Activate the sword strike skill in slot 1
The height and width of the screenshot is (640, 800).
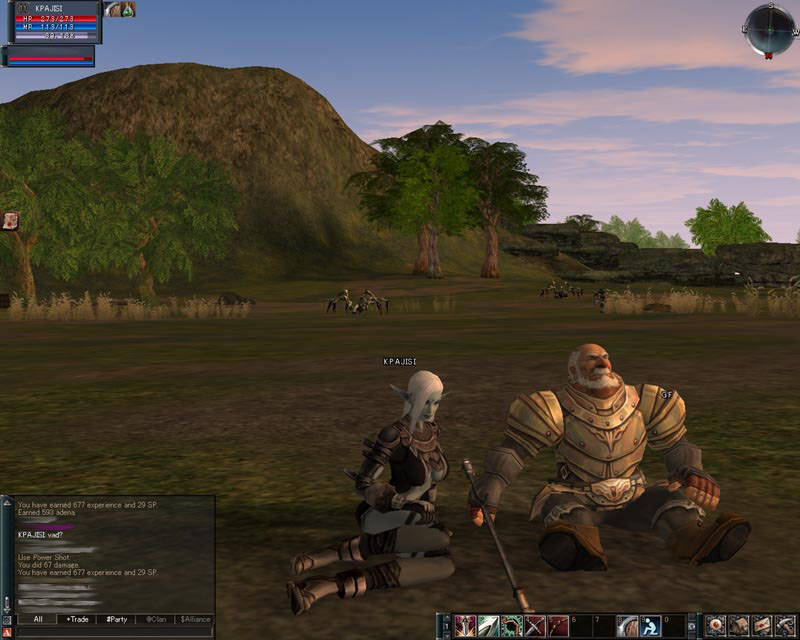tap(465, 626)
